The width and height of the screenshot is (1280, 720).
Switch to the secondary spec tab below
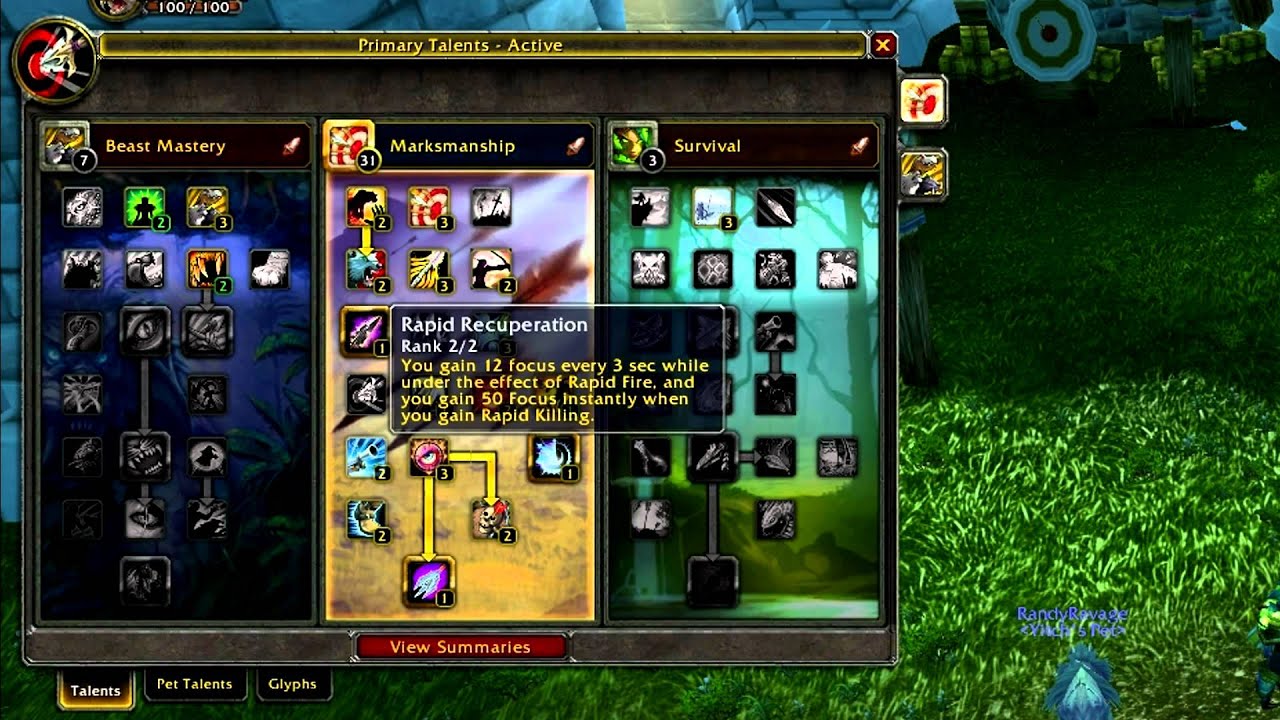pos(922,174)
